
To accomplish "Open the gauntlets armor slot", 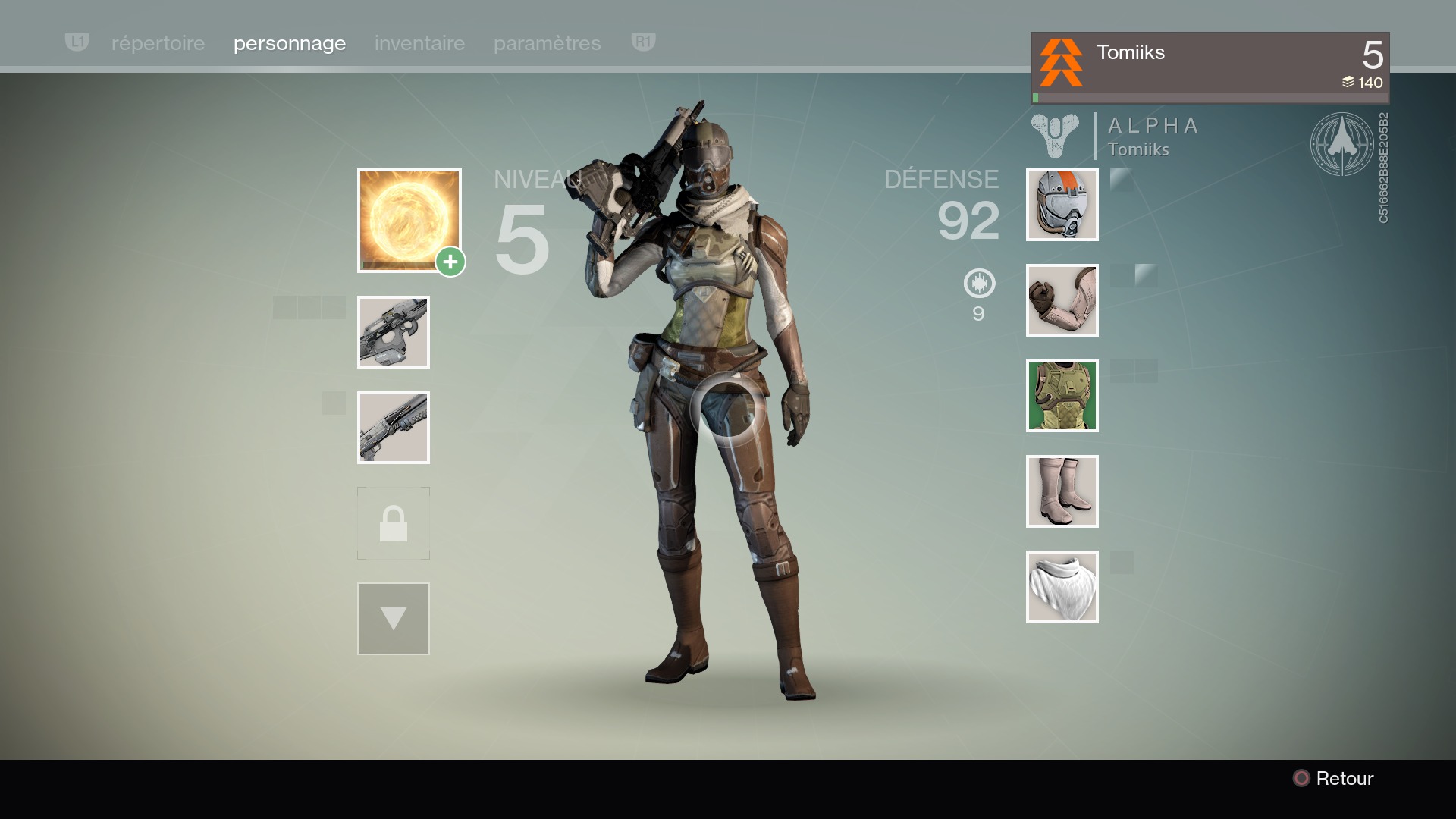I will click(1062, 300).
